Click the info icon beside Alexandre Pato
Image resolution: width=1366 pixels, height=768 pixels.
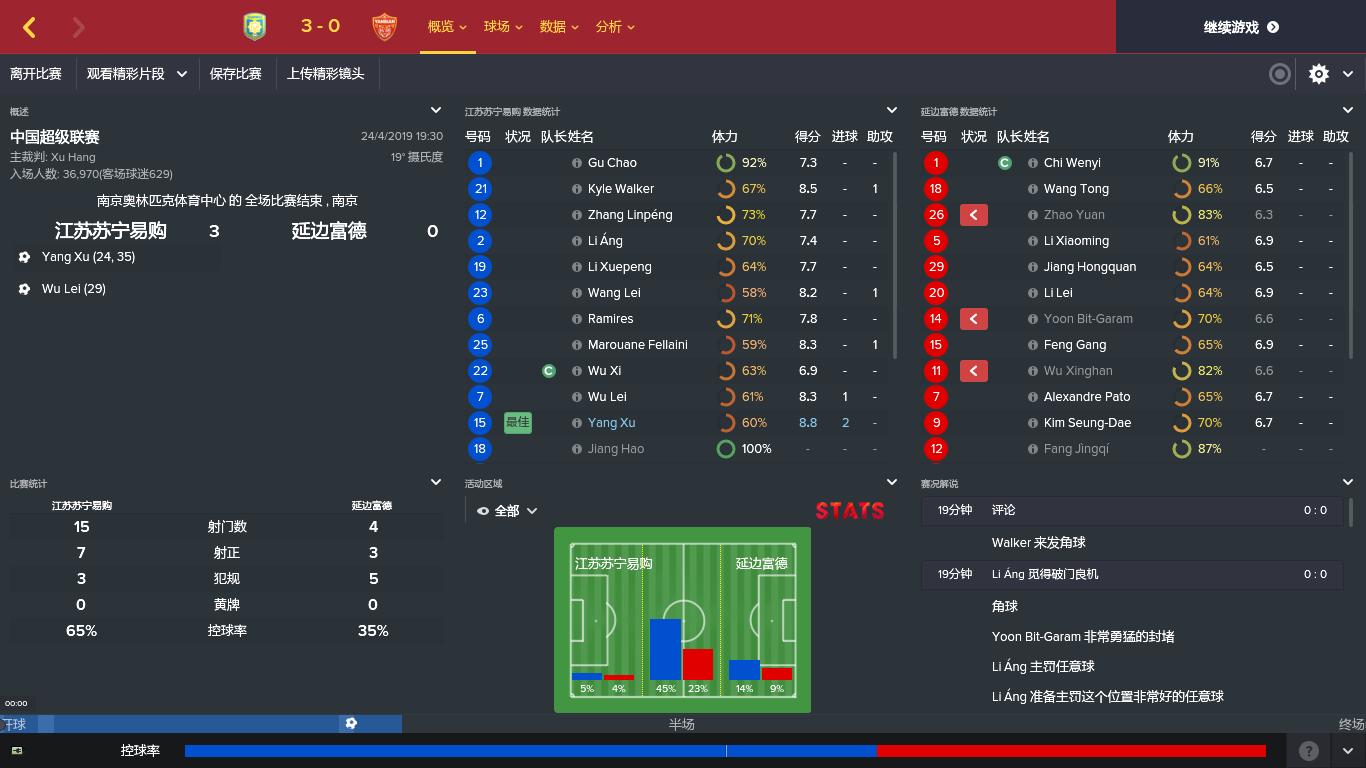coord(1033,396)
